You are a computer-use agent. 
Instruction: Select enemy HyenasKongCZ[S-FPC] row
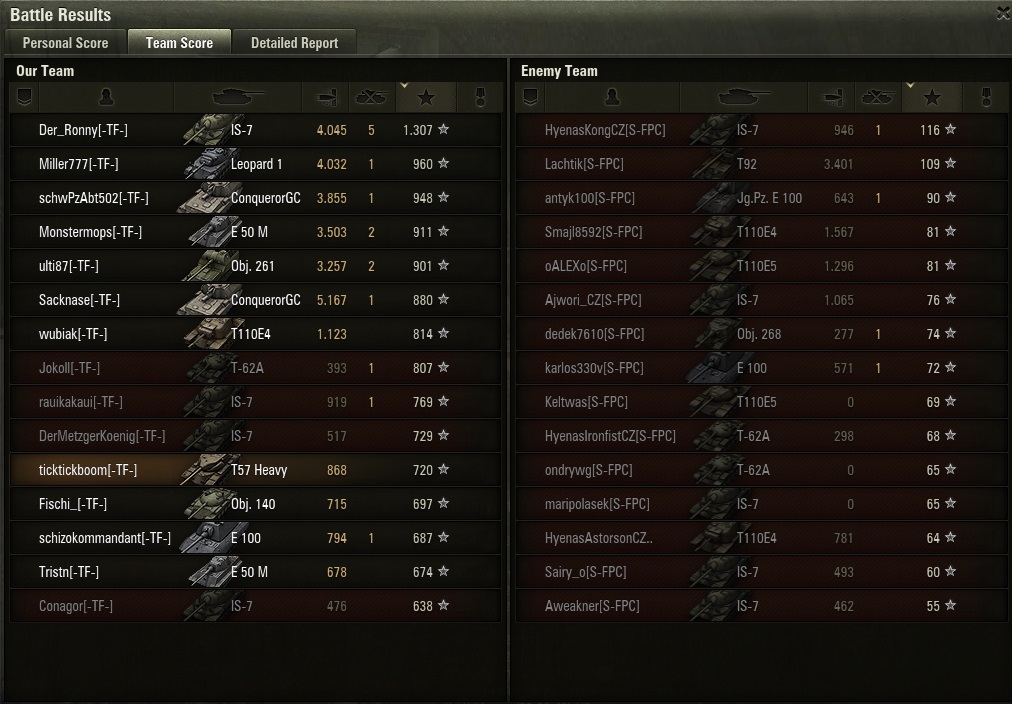coord(605,130)
